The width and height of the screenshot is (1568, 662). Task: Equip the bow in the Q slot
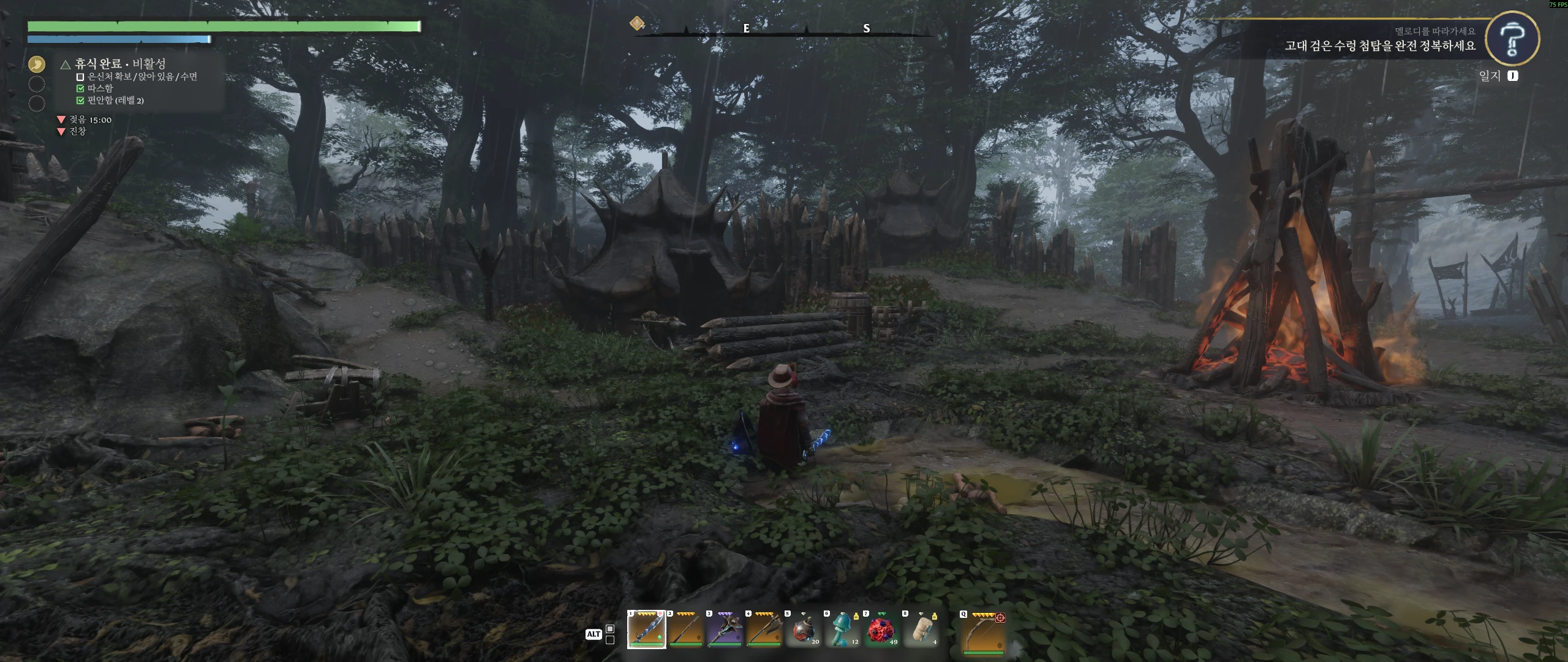pyautogui.click(x=984, y=631)
